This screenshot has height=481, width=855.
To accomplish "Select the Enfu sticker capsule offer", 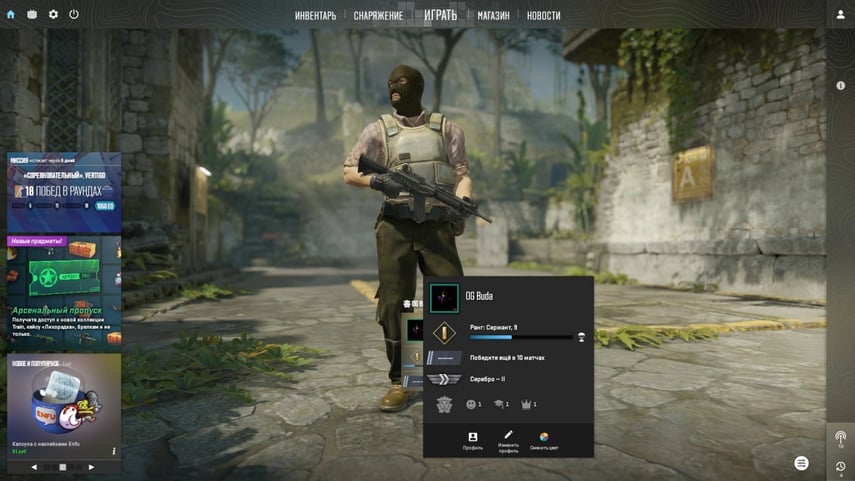I will click(63, 402).
